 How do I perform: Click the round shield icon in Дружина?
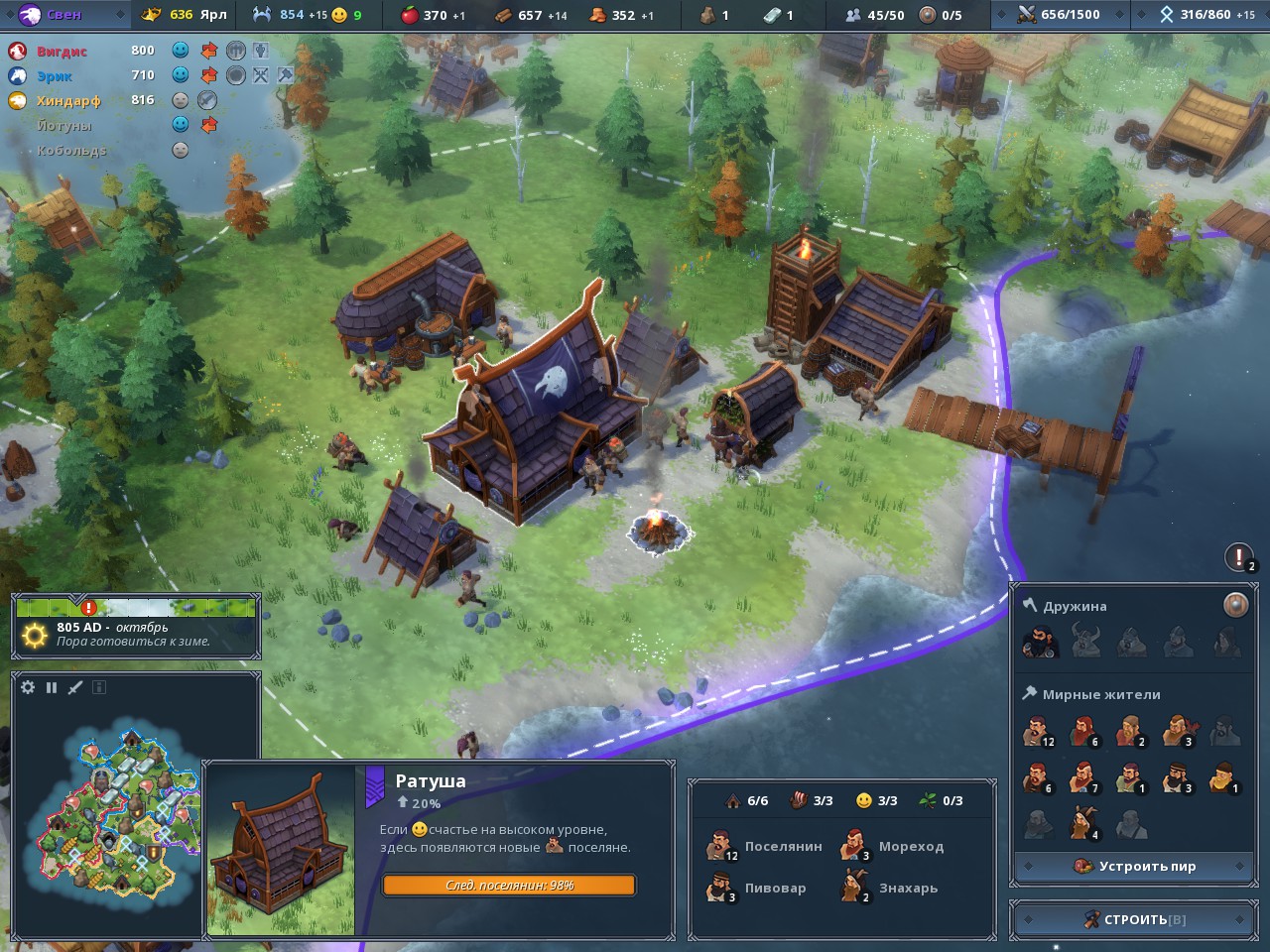click(x=1235, y=605)
